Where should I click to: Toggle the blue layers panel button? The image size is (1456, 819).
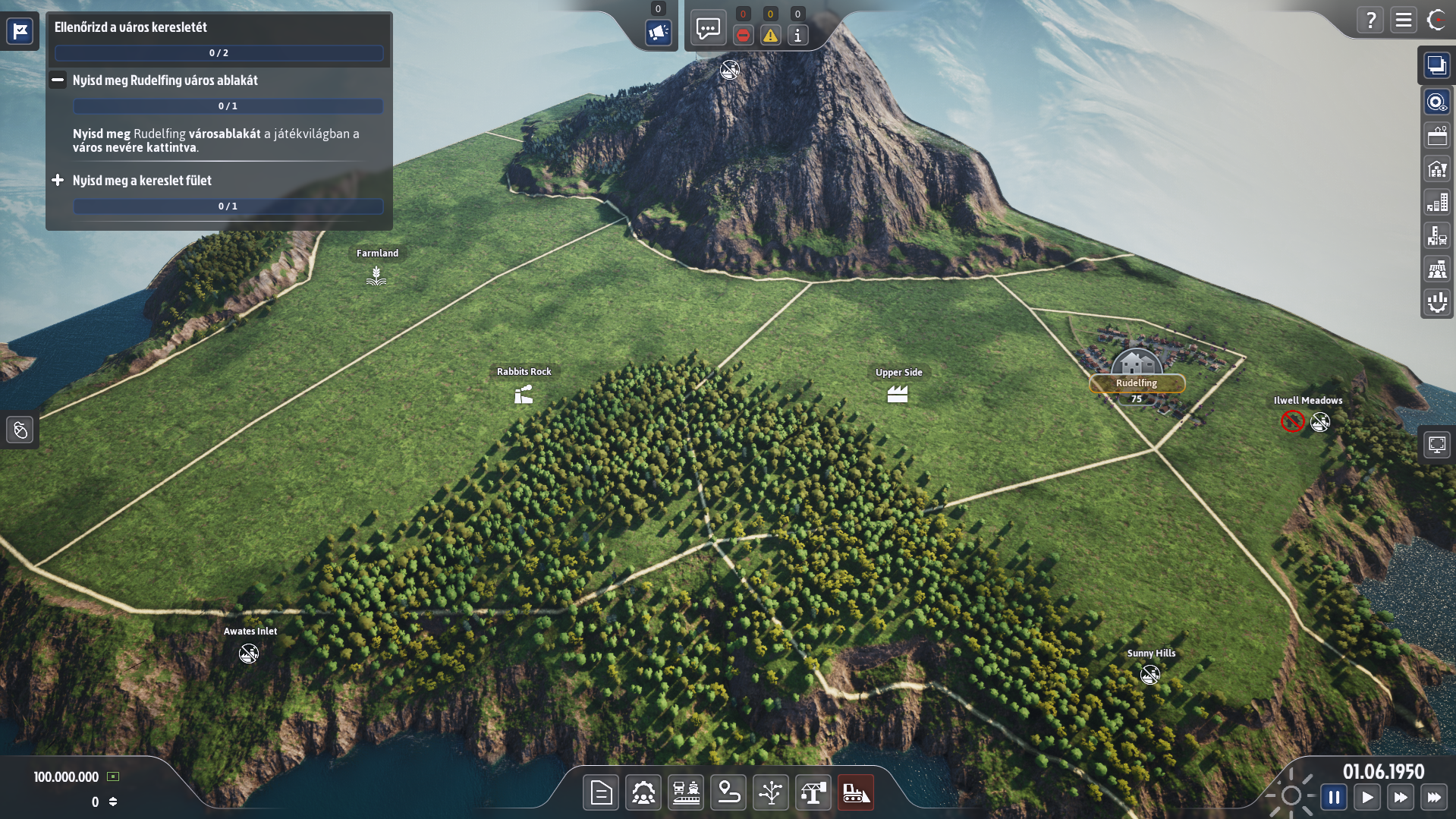pos(1436,65)
